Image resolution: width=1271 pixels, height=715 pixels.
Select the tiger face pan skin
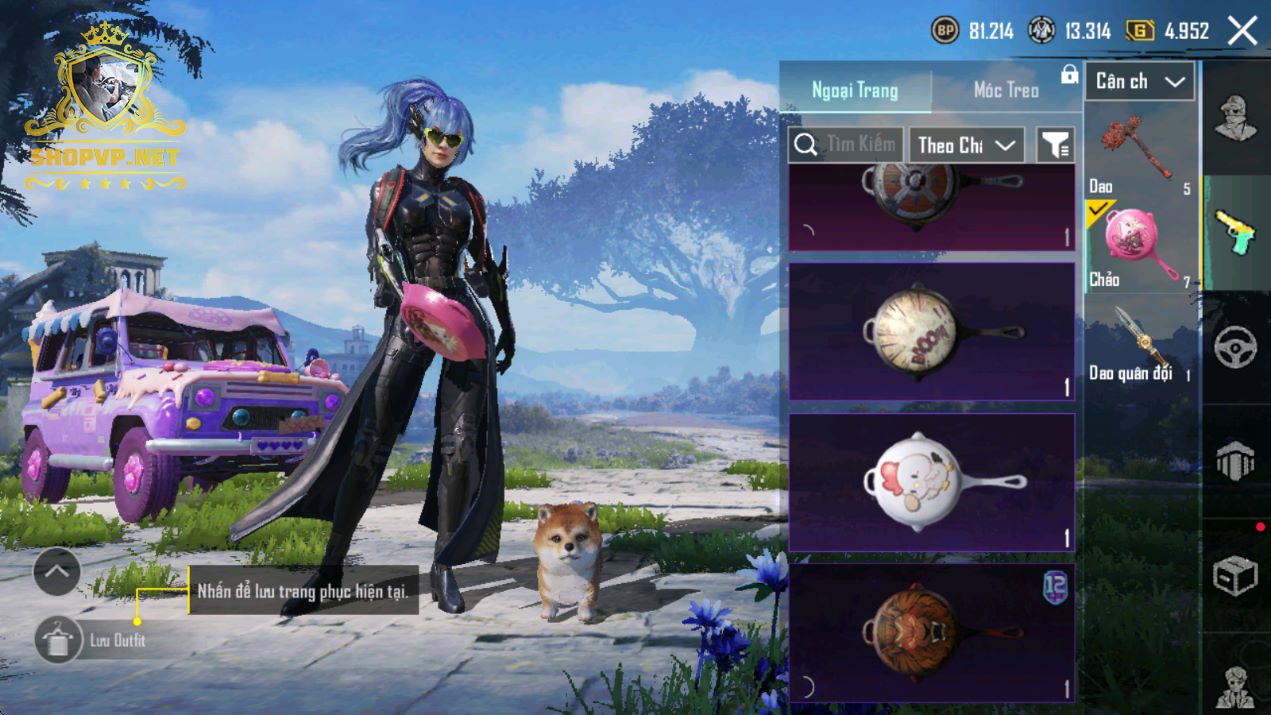tap(931, 632)
